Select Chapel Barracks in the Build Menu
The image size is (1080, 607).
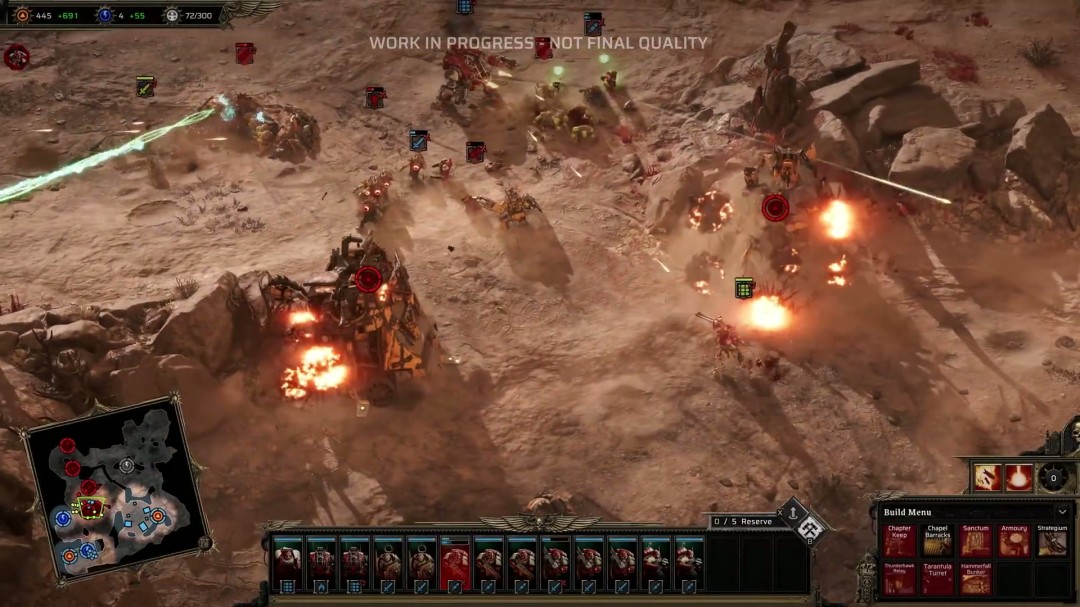pos(937,541)
